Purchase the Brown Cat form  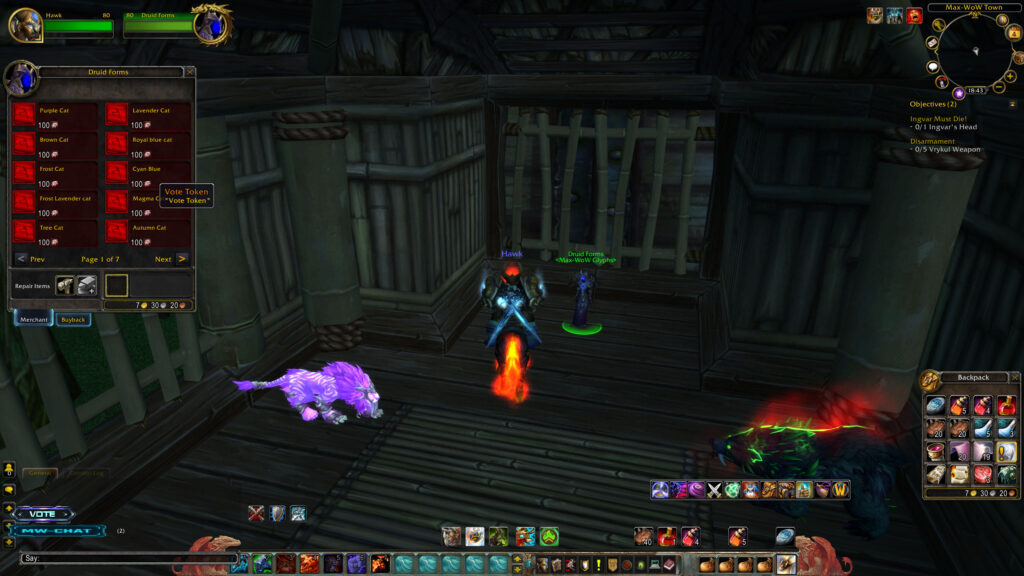point(23,144)
